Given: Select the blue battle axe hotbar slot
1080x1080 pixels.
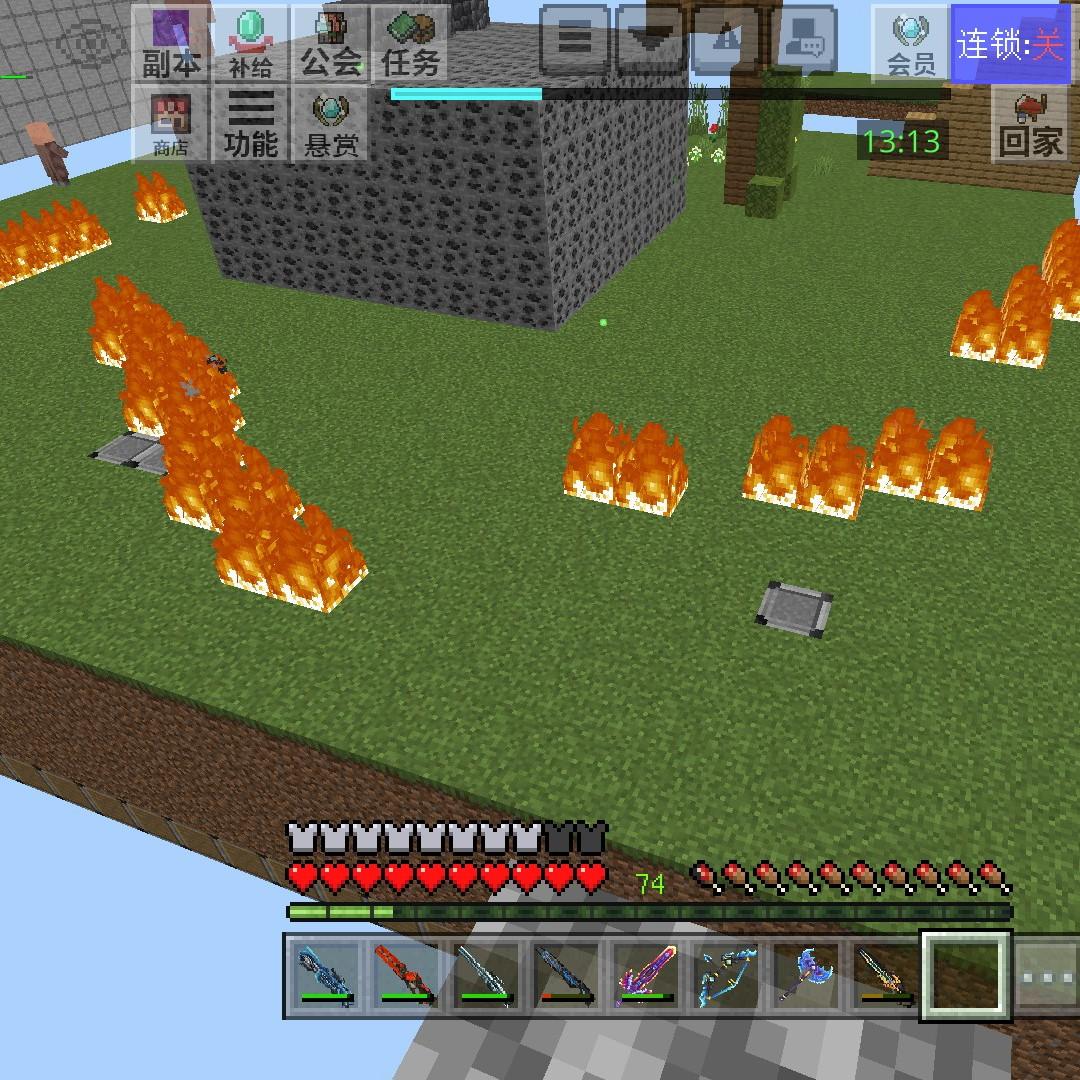Looking at the screenshot, I should click(806, 976).
